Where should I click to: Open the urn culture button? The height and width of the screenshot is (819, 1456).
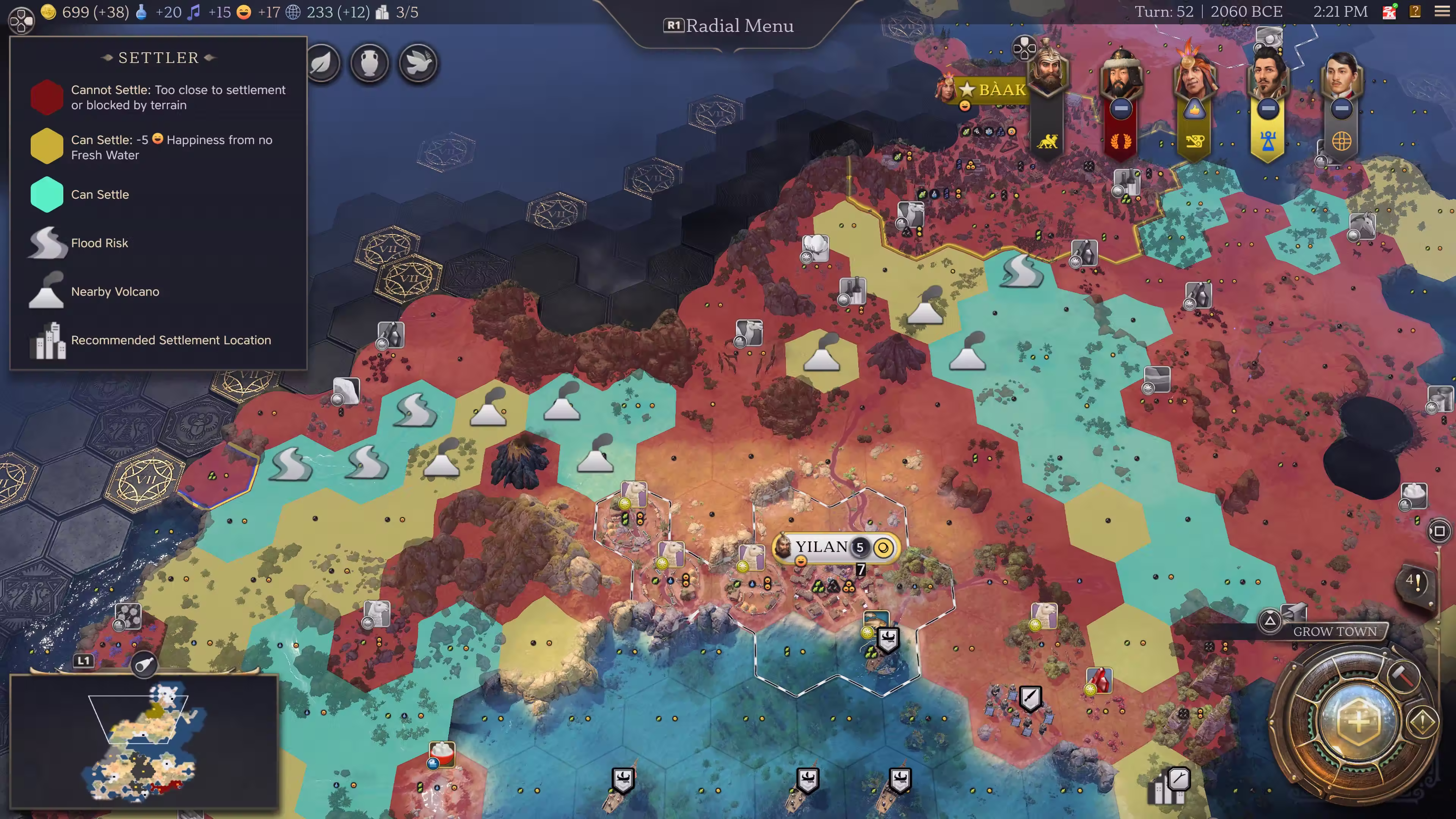pyautogui.click(x=370, y=63)
